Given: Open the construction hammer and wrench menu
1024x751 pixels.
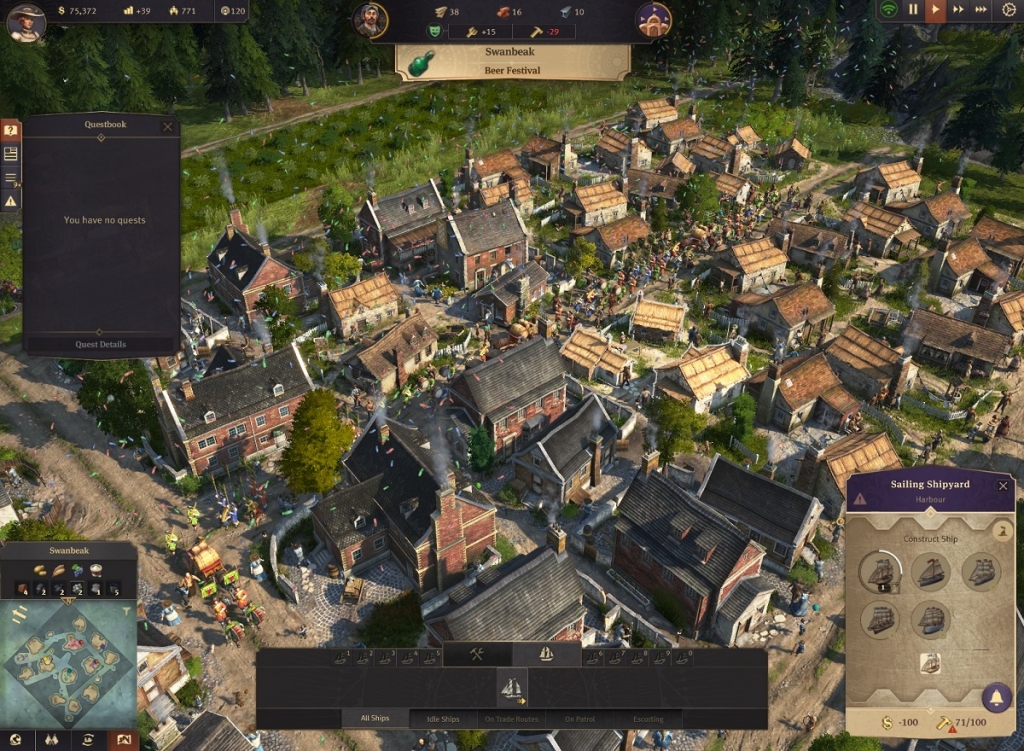Looking at the screenshot, I should [x=477, y=654].
